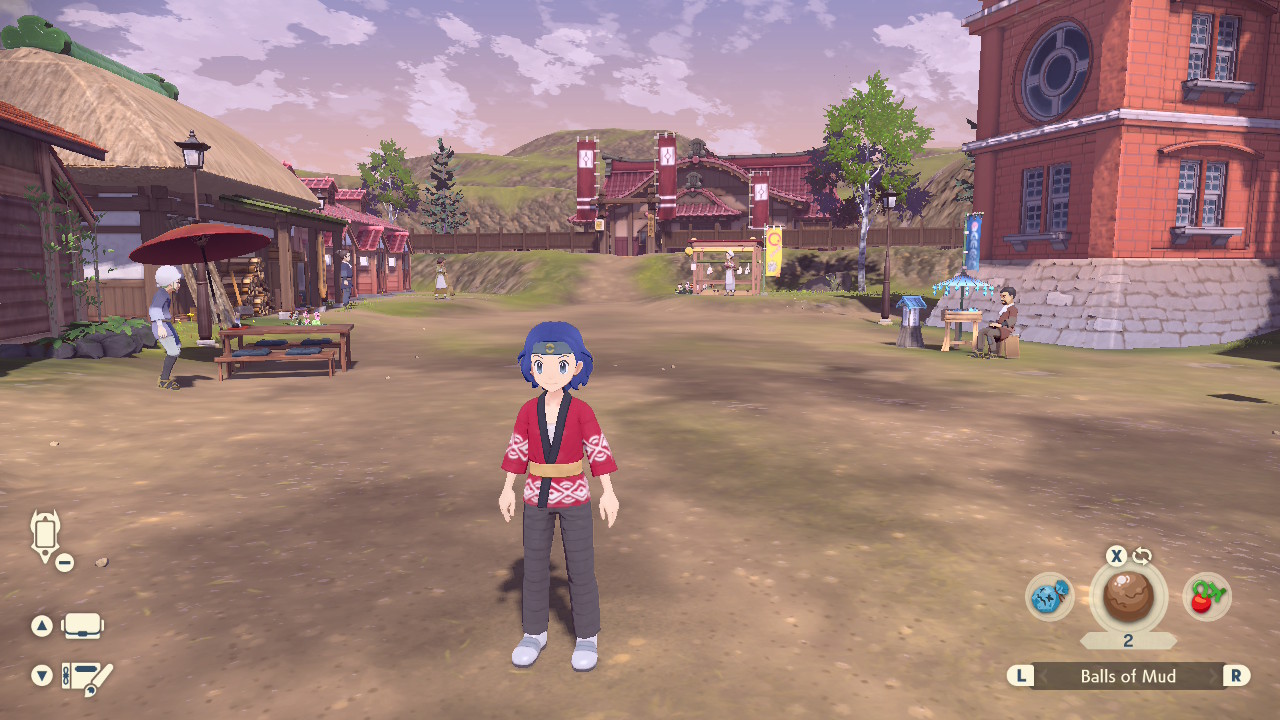Open the Balls of Mud item name bar

[x=1126, y=676]
